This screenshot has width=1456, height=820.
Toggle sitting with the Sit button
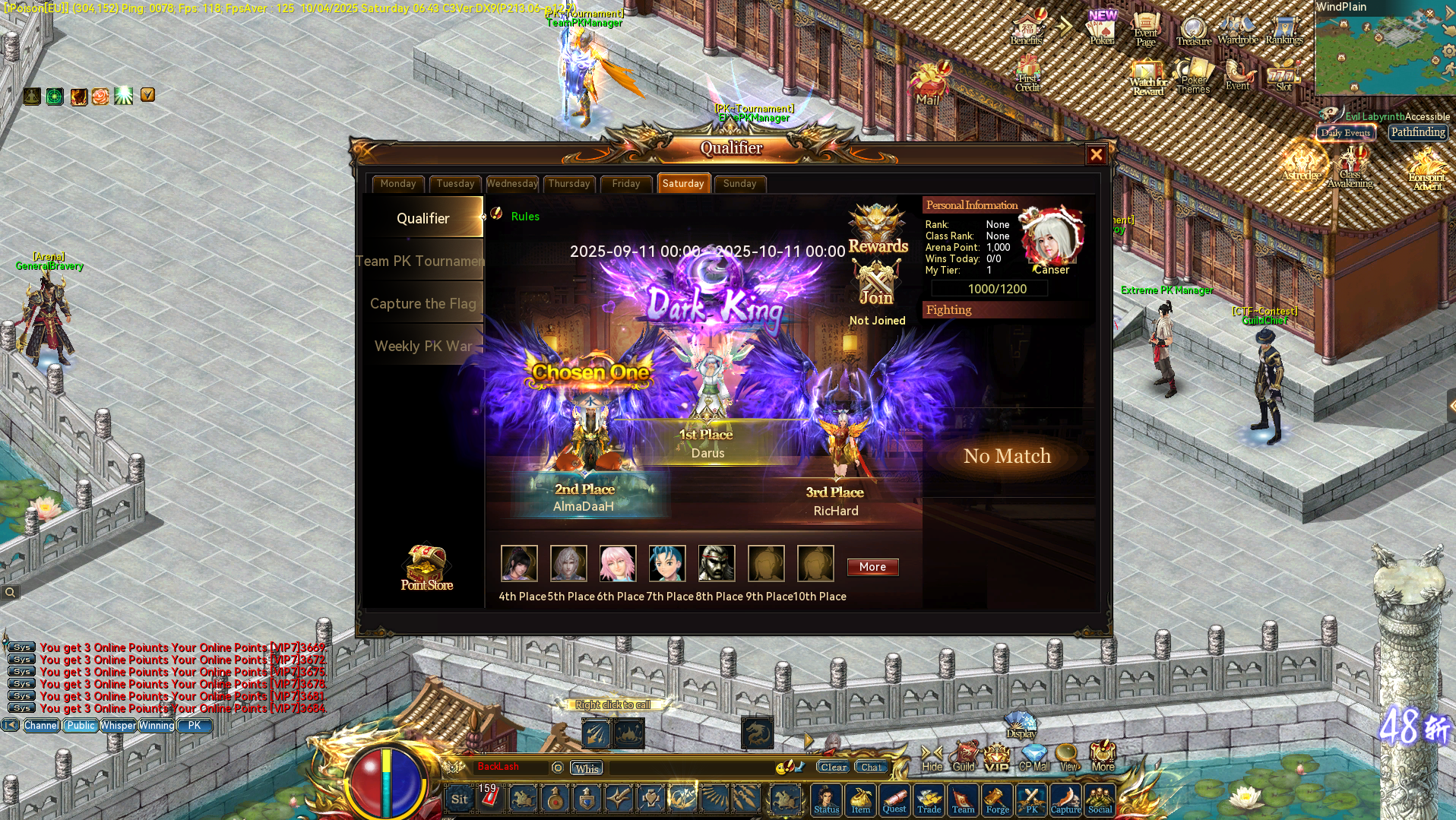pyautogui.click(x=459, y=799)
